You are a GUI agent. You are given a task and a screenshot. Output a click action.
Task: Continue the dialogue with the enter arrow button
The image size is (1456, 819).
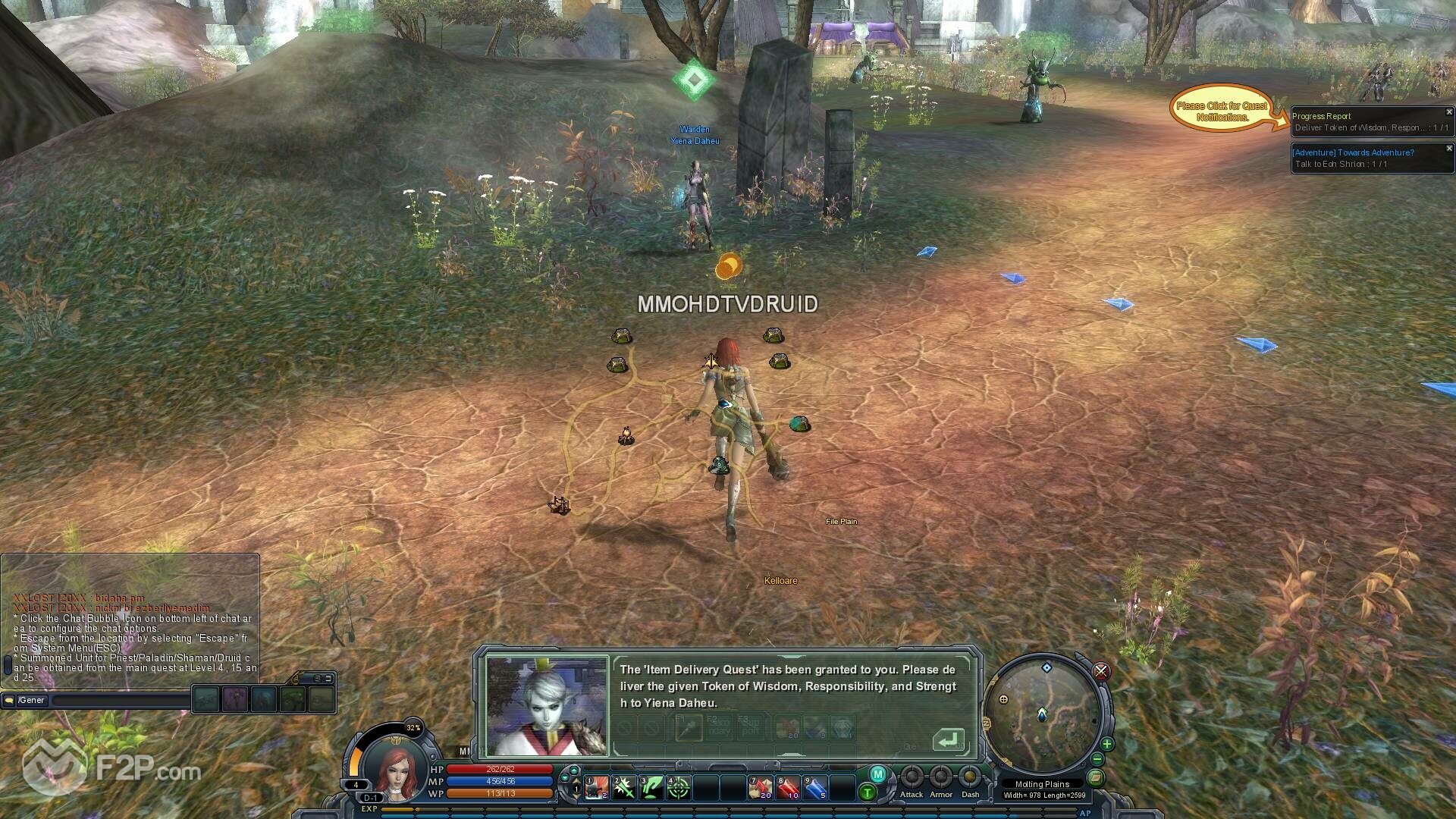[x=948, y=739]
